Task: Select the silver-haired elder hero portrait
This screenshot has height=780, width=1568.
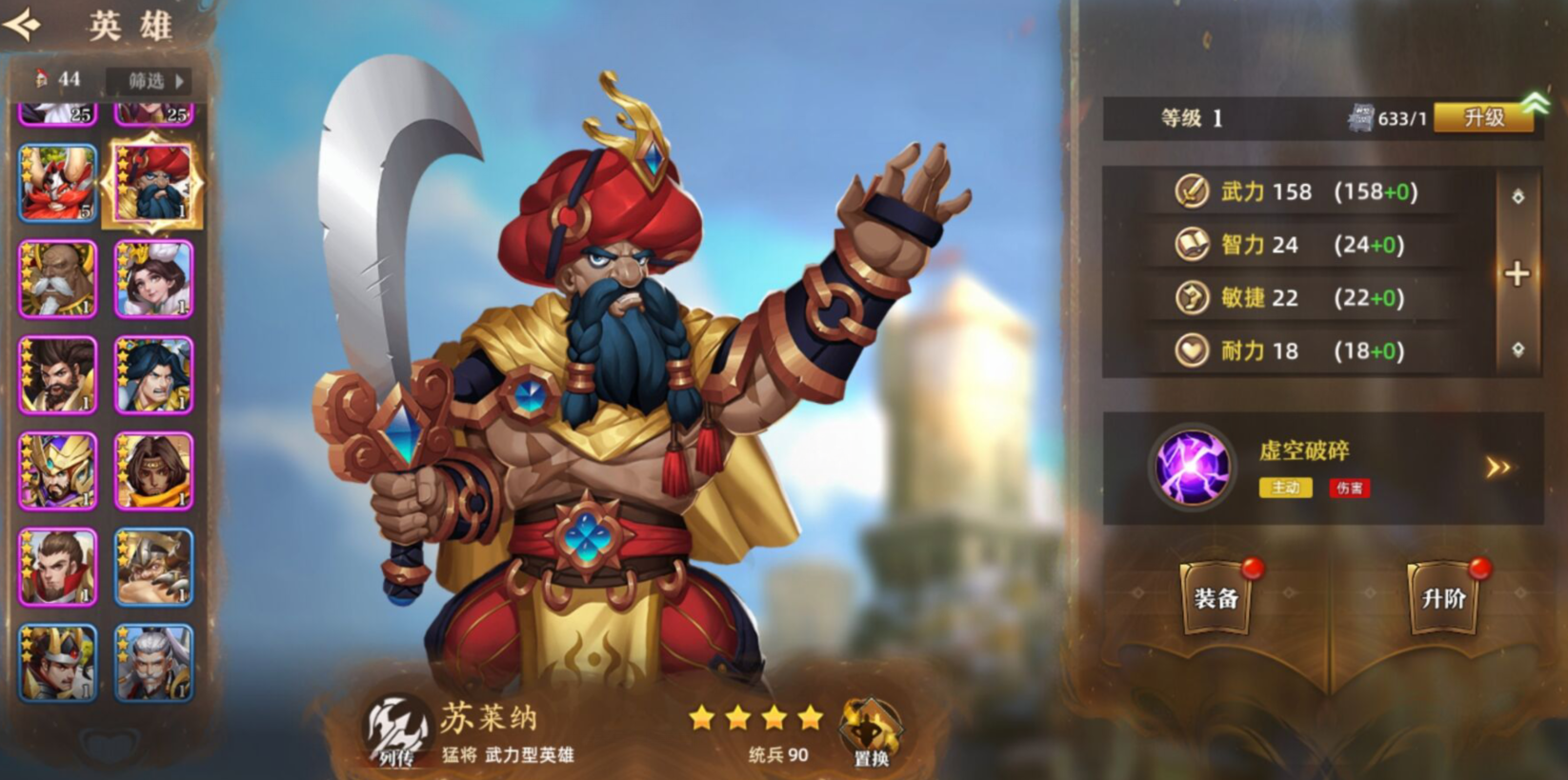Action: [153, 663]
